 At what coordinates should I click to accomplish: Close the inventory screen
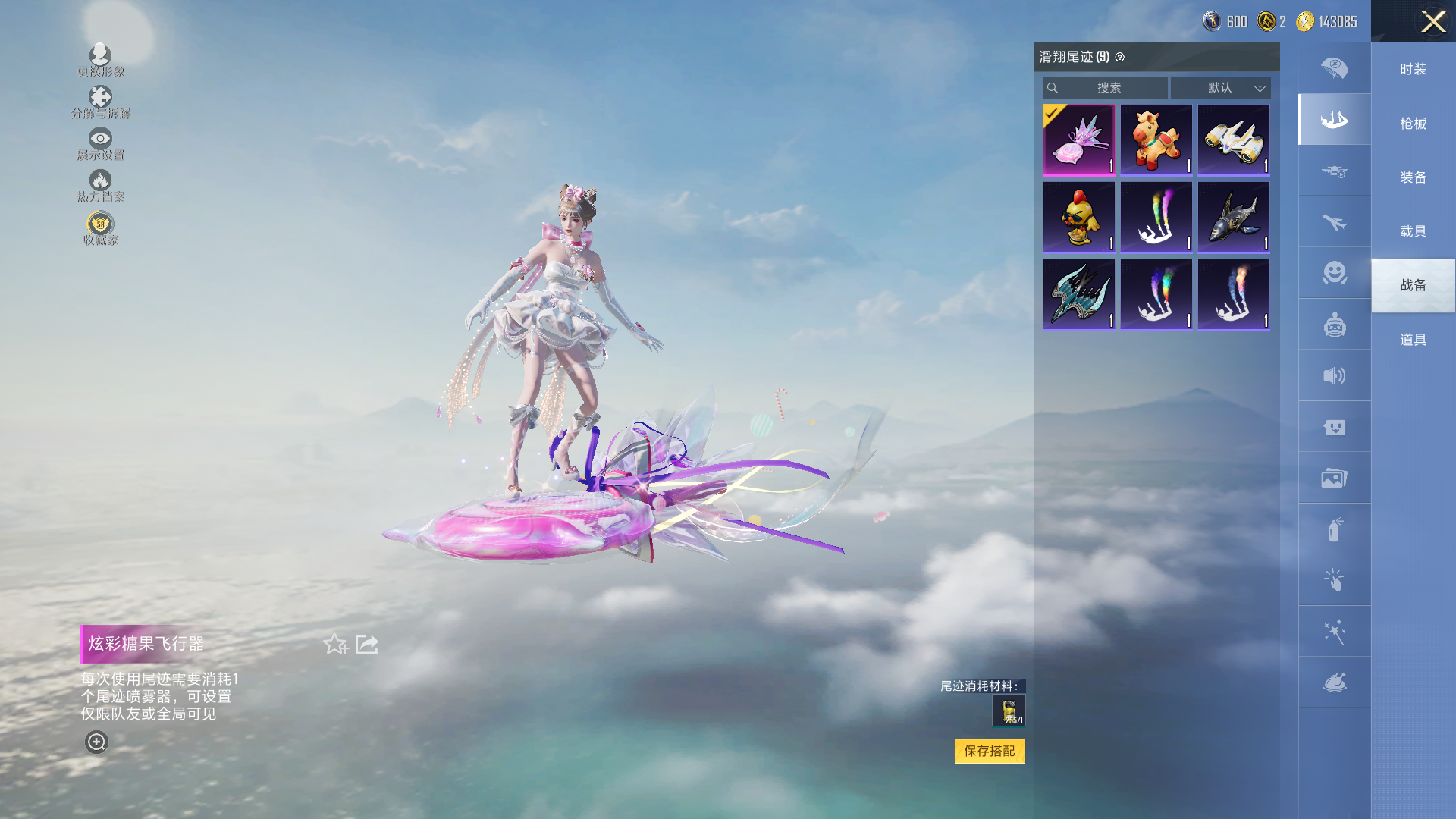pyautogui.click(x=1432, y=21)
